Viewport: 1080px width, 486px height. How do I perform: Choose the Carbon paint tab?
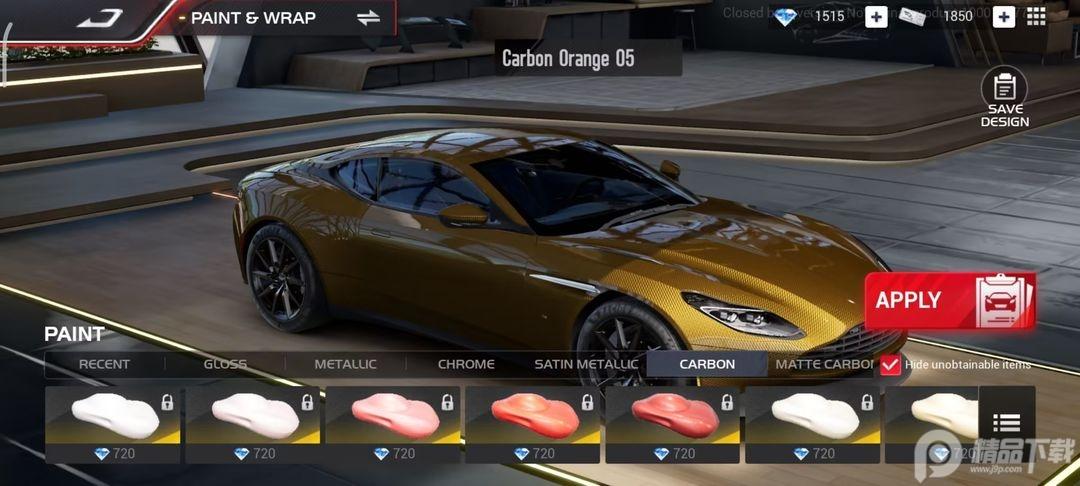point(707,364)
